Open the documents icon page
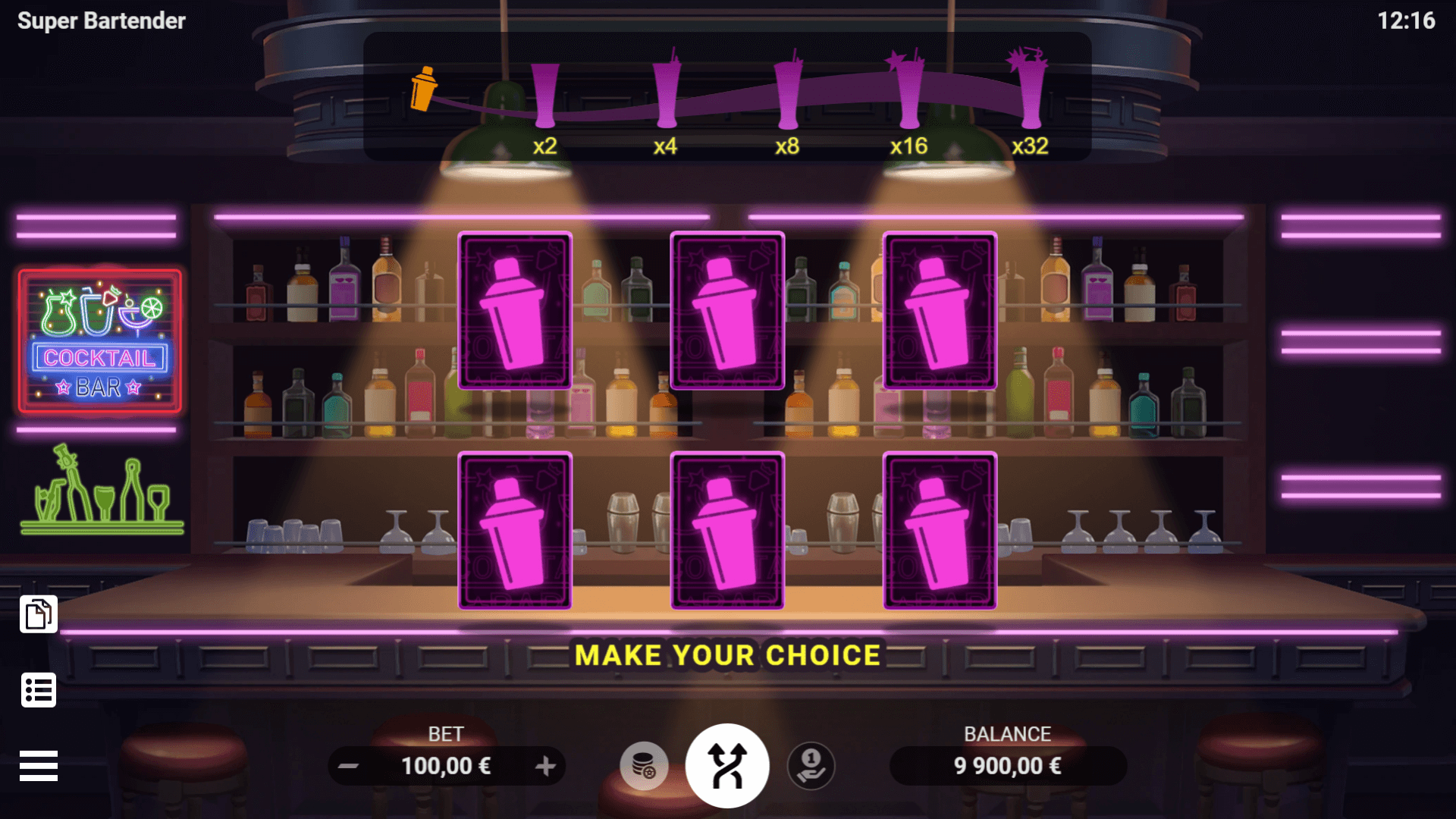Screen dimensions: 1456x819 coord(39,614)
